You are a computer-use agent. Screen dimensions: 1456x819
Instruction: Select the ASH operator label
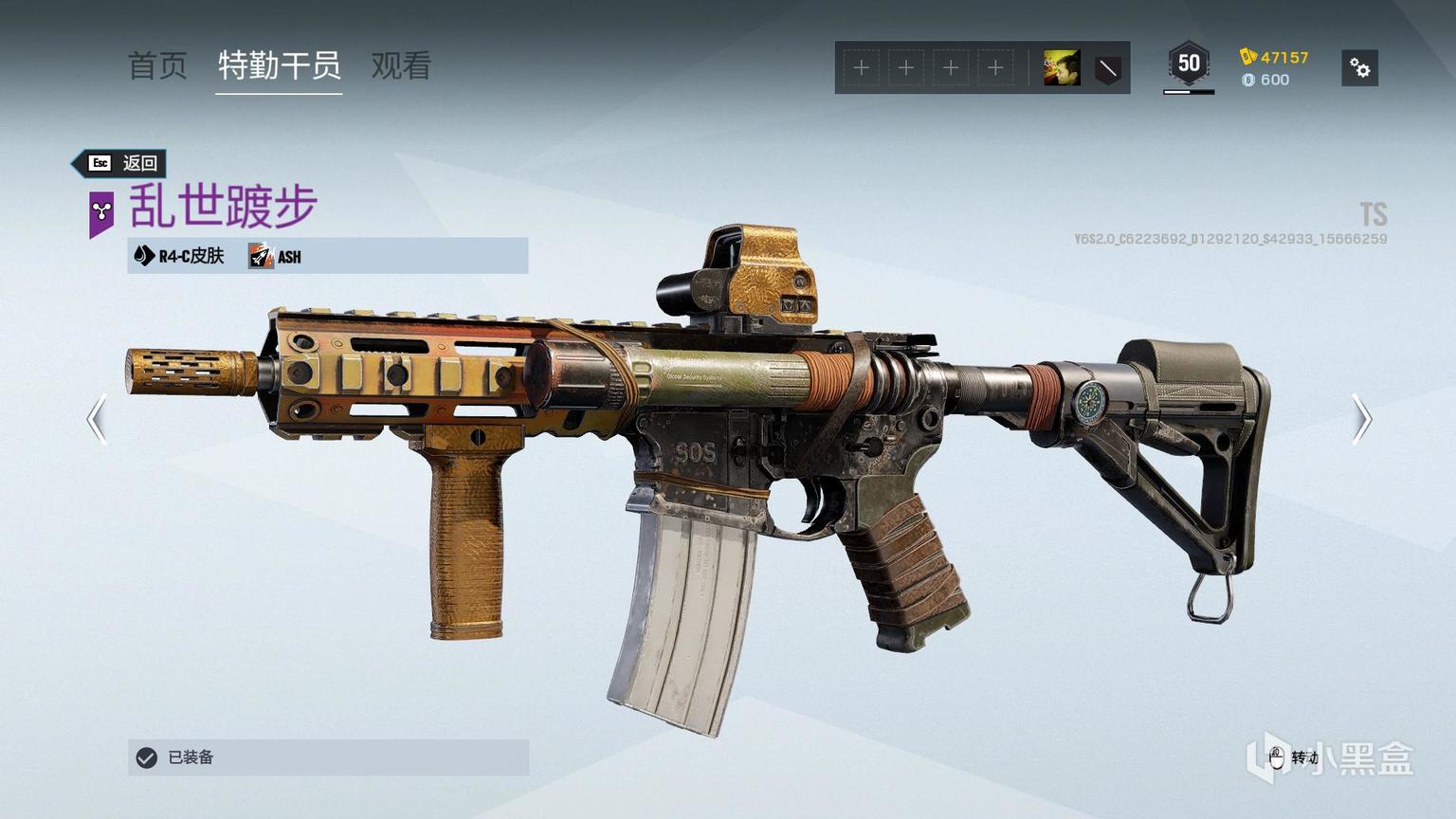coord(276,256)
